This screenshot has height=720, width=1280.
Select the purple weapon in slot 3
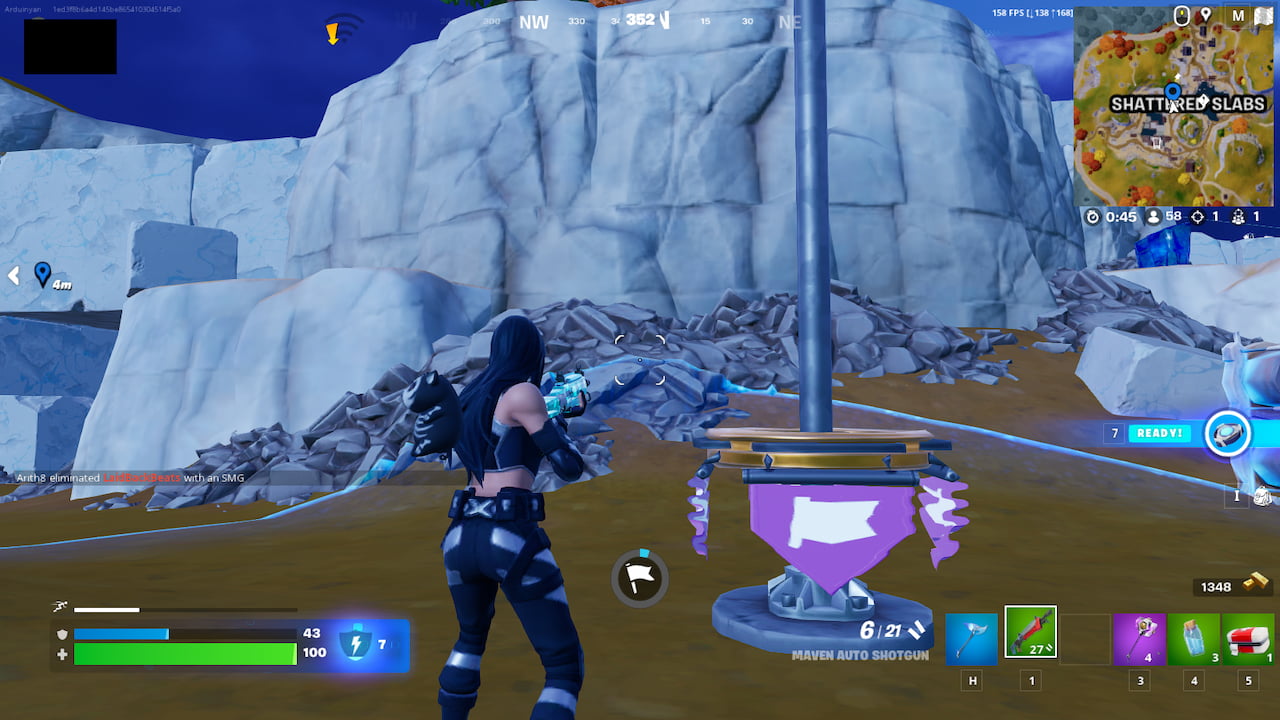pyautogui.click(x=1138, y=639)
